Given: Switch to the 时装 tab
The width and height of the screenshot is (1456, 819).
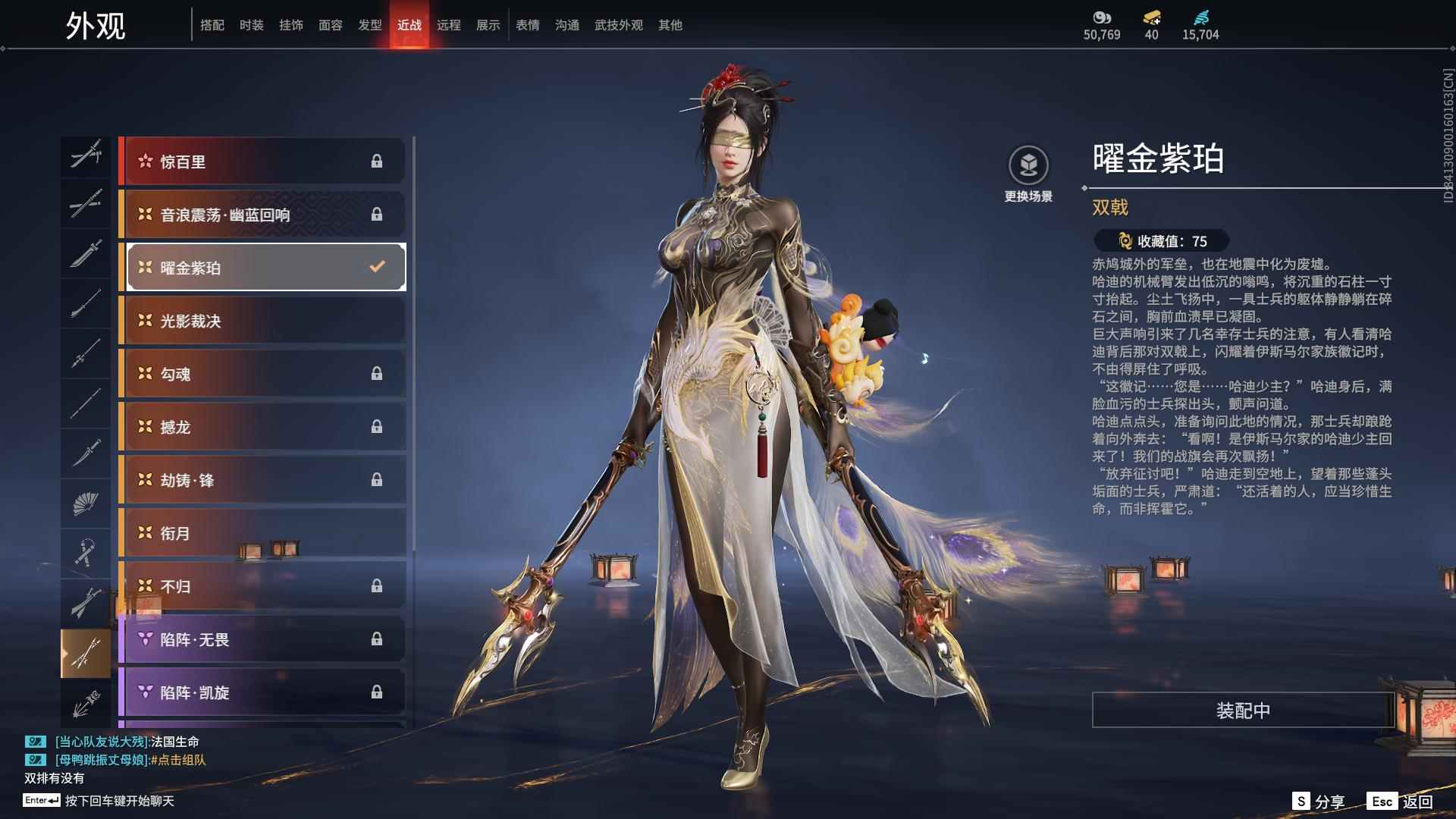Looking at the screenshot, I should [x=253, y=25].
